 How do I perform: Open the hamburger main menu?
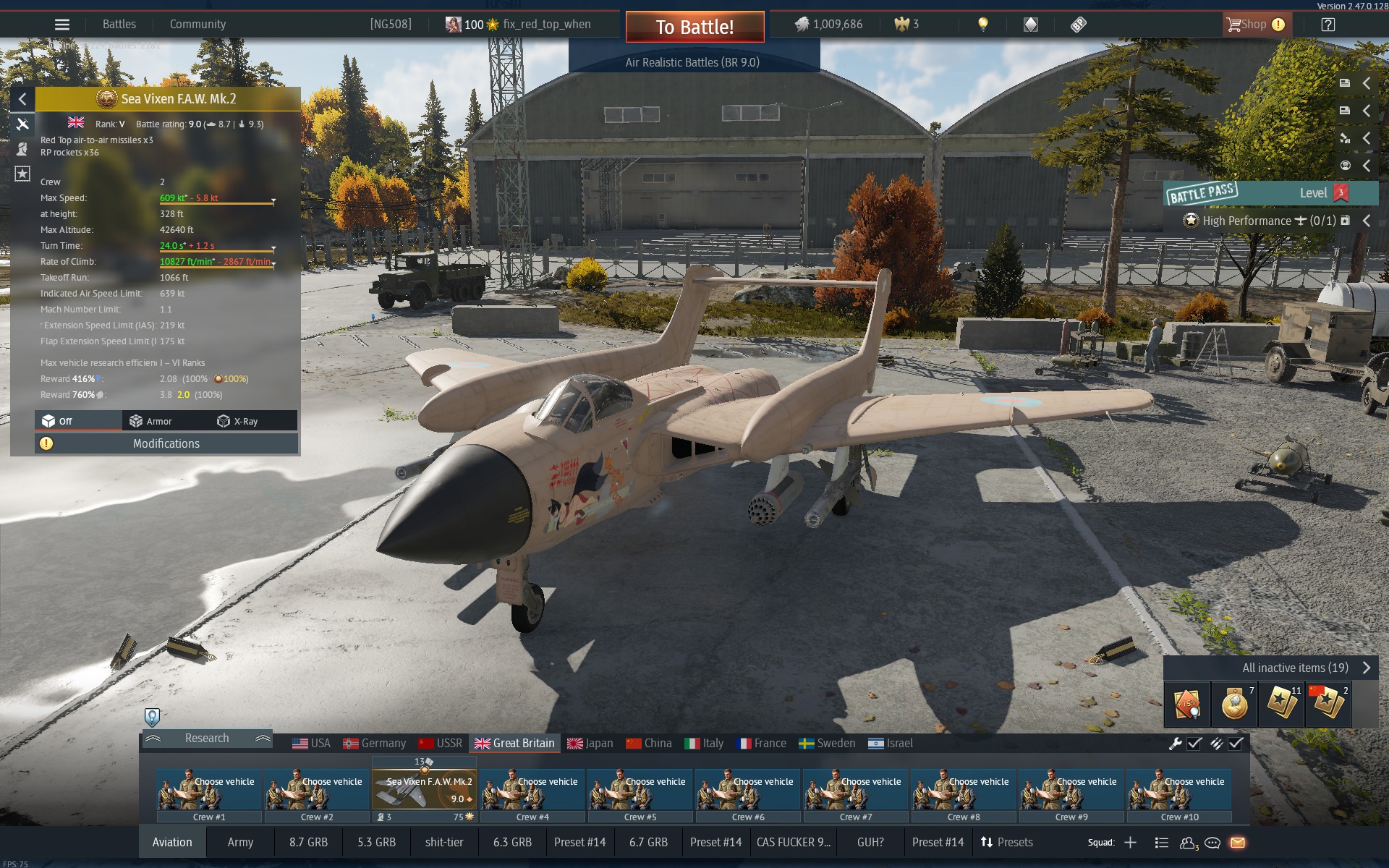[62, 24]
